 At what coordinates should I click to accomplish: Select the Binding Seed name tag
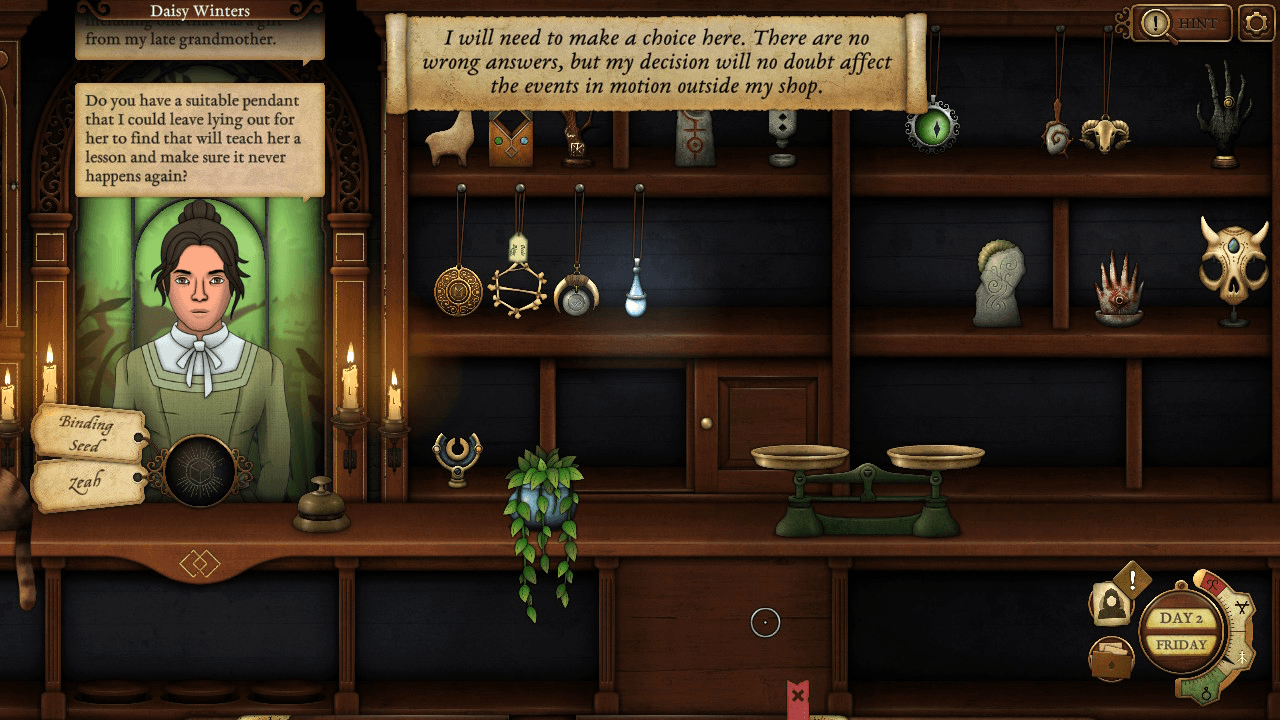click(88, 434)
